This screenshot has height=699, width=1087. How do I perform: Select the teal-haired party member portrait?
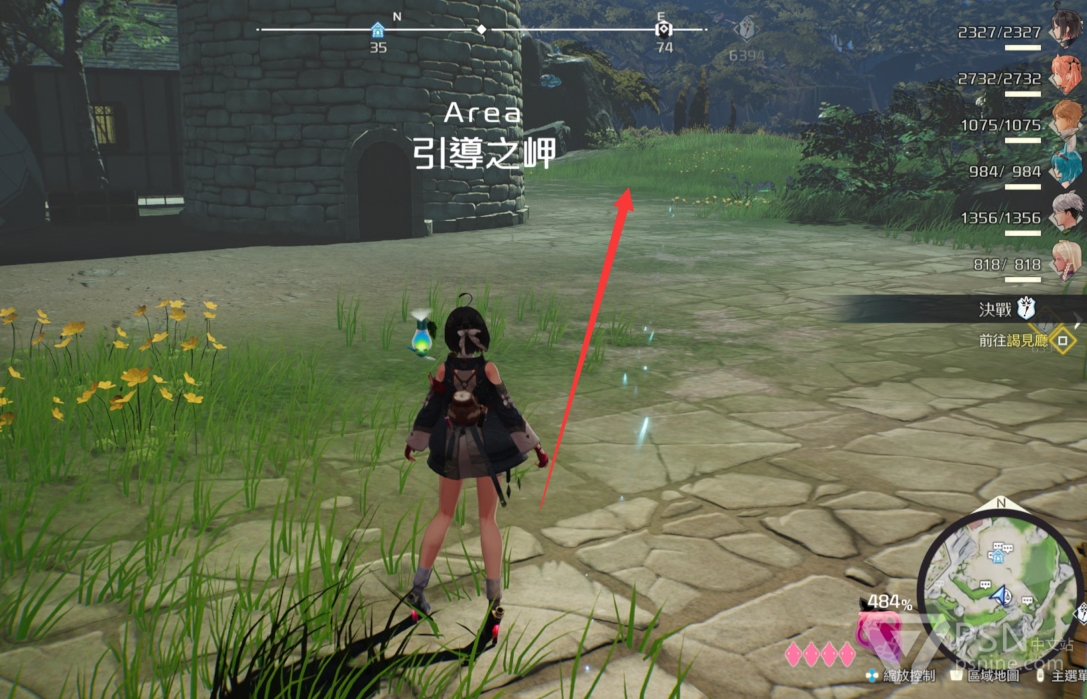click(1064, 165)
